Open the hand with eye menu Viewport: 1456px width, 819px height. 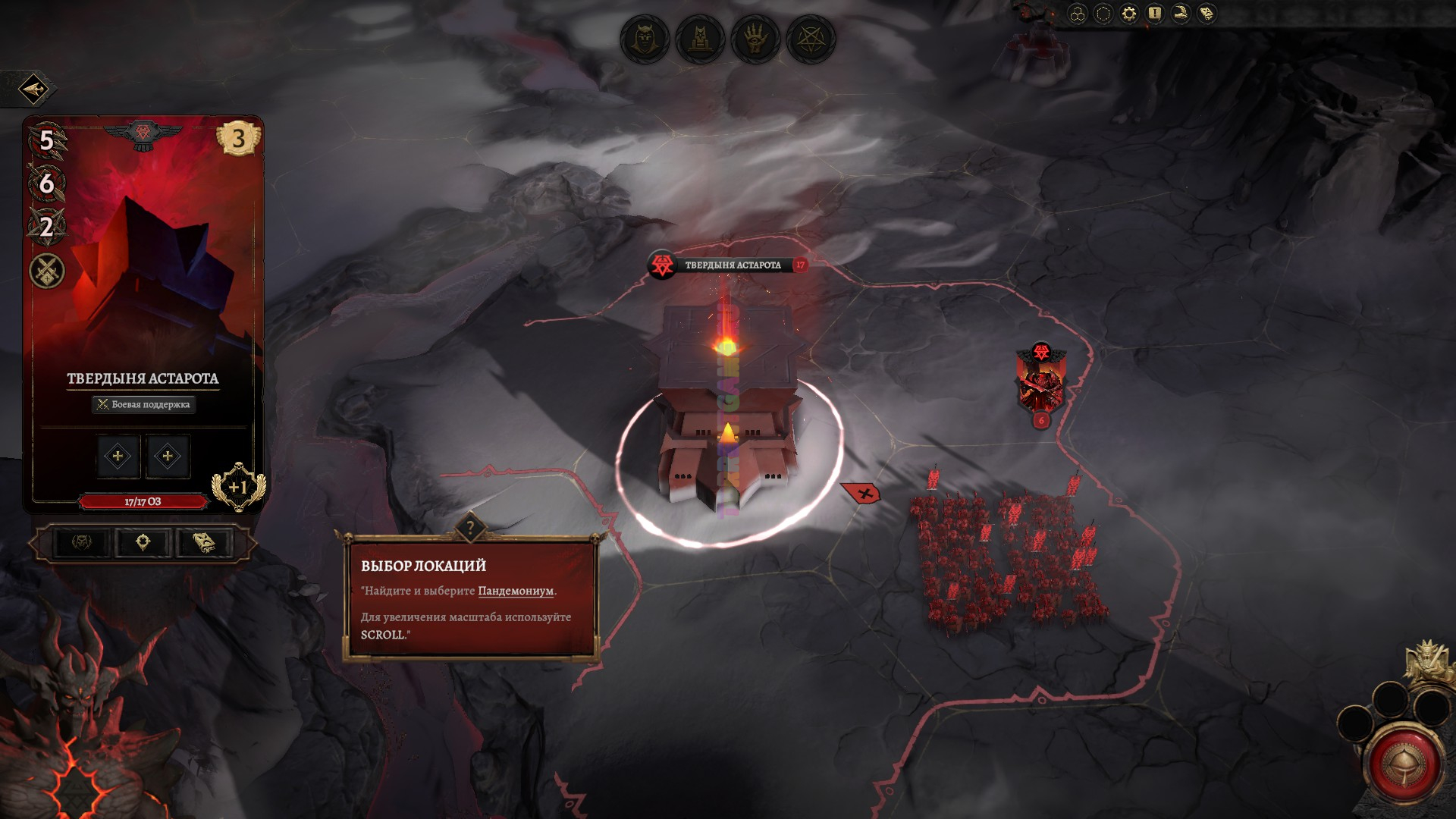755,39
